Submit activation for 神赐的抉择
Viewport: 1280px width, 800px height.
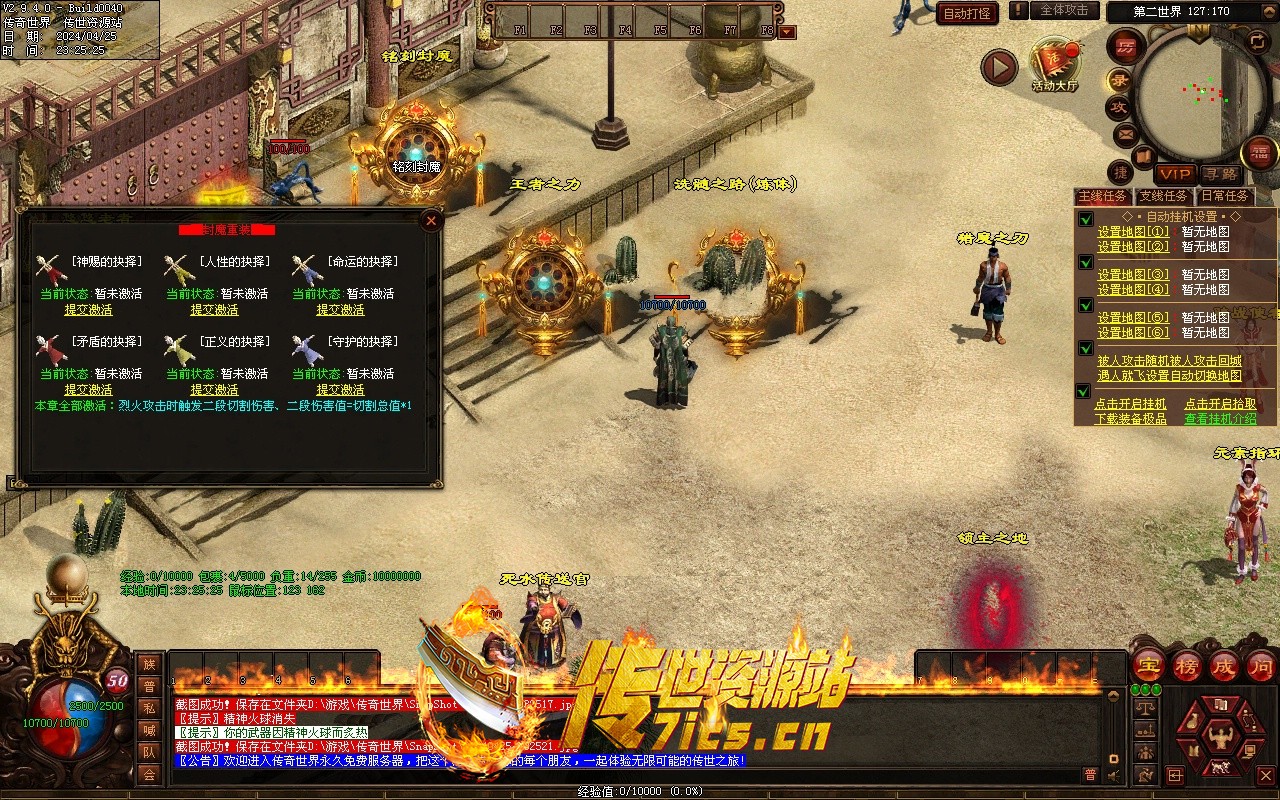(x=88, y=310)
